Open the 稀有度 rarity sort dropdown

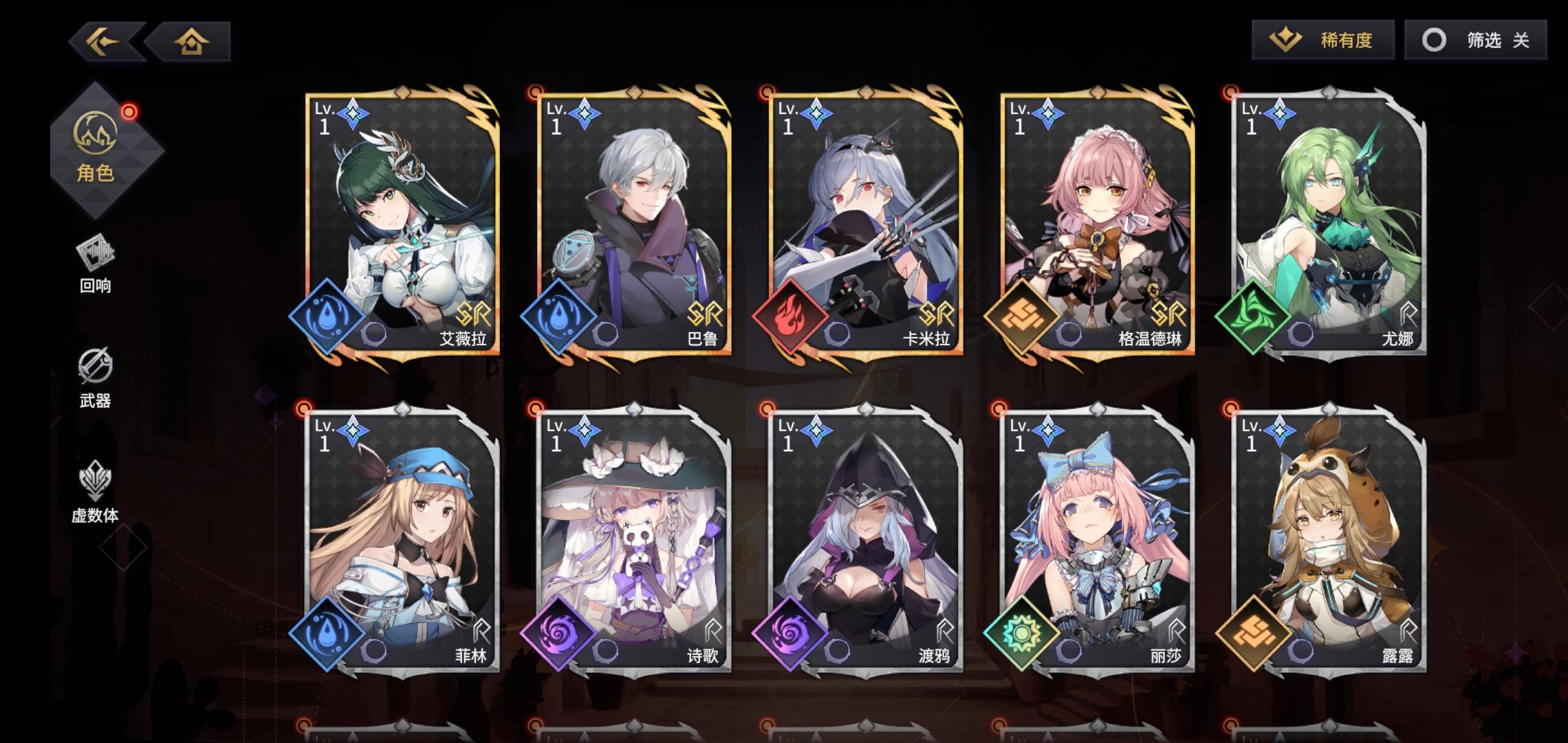1321,41
